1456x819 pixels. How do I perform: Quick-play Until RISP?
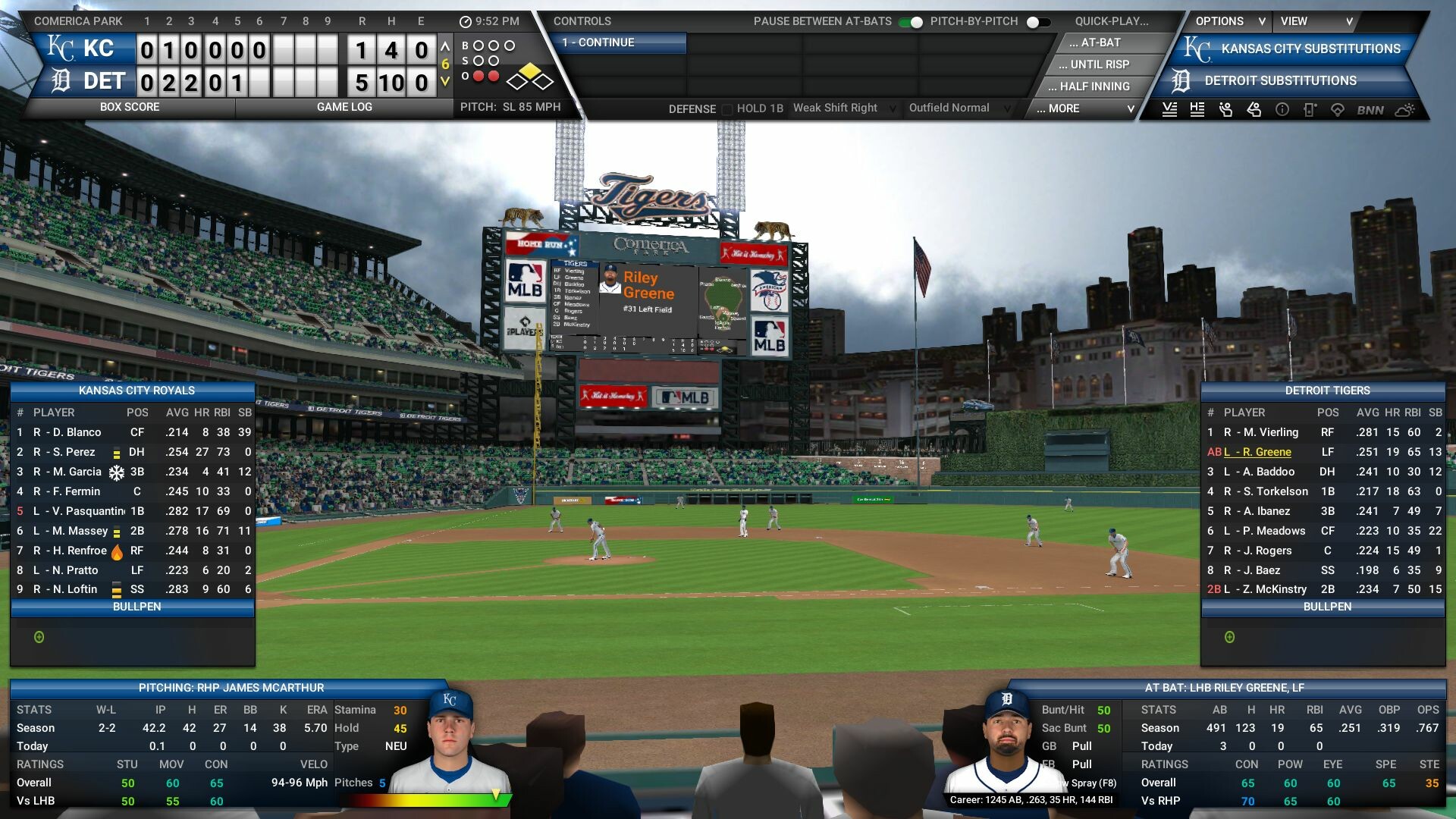tap(1099, 65)
